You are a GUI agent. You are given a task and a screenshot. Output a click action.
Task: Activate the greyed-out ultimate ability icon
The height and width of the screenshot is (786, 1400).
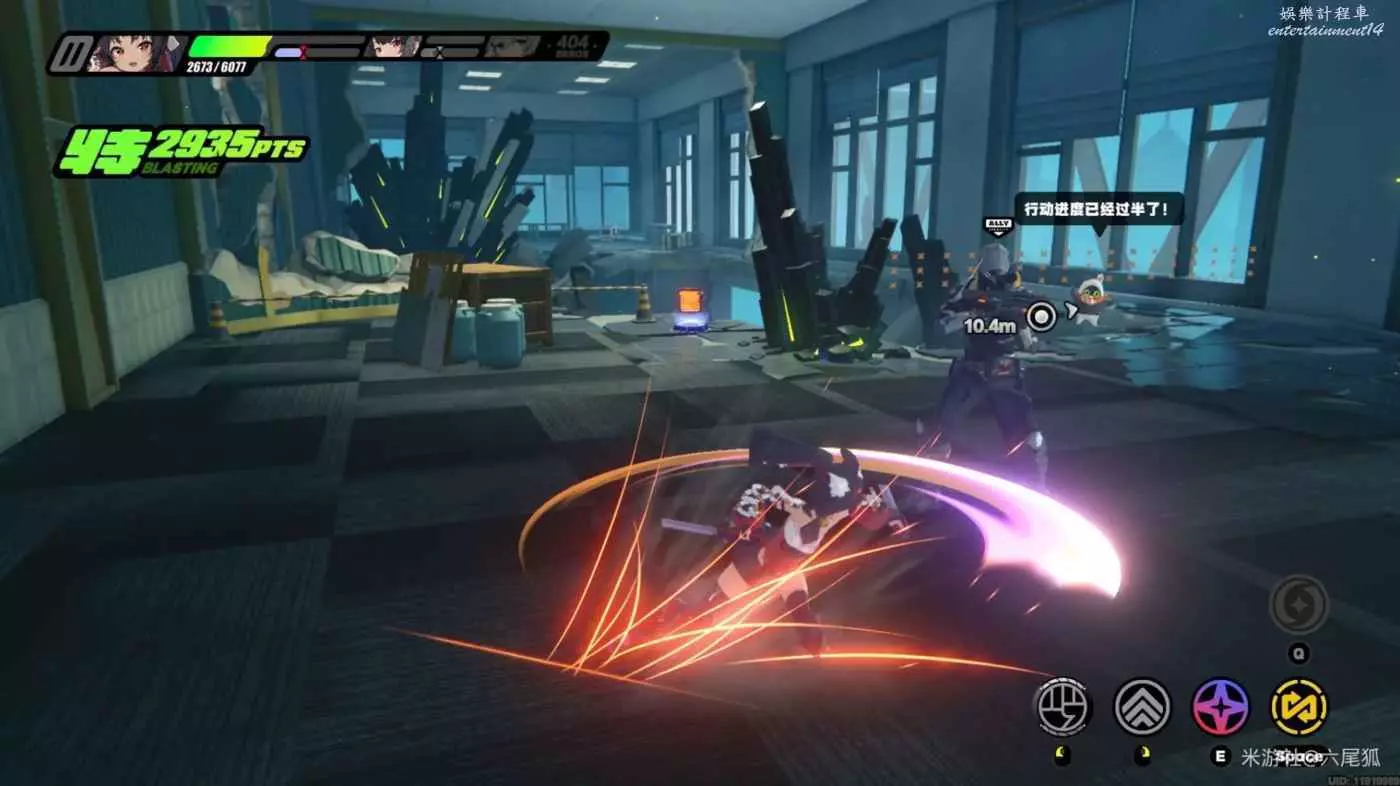tap(1298, 605)
